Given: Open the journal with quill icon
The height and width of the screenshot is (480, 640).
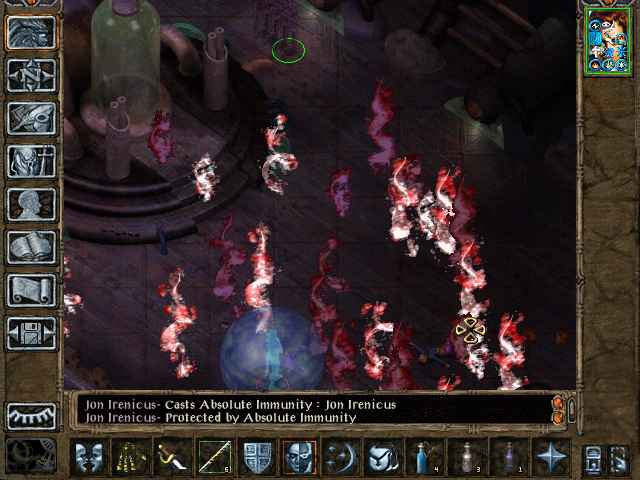Looking at the screenshot, I should coord(31,117).
